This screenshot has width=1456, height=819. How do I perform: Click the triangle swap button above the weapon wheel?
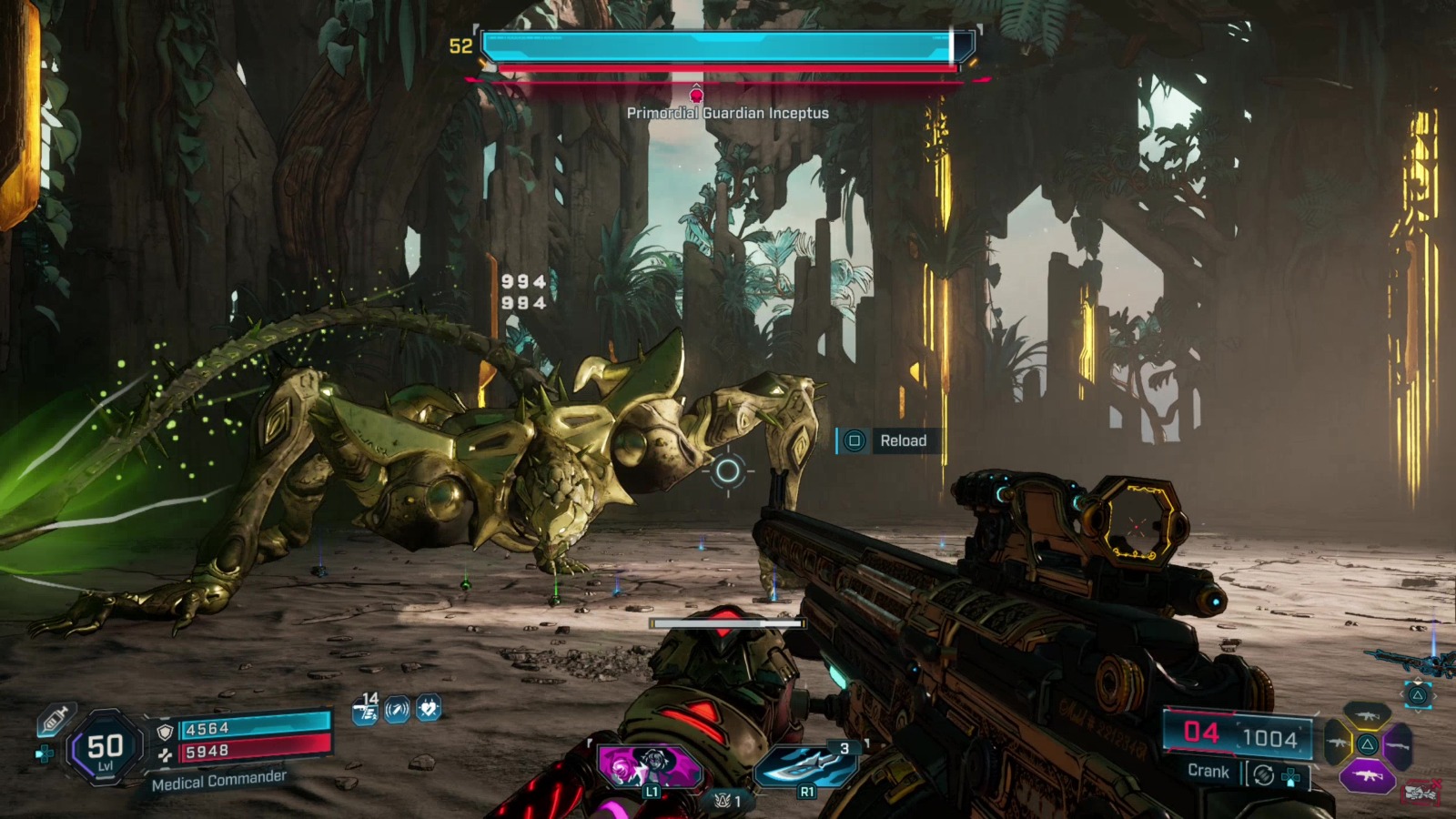[x=1419, y=695]
